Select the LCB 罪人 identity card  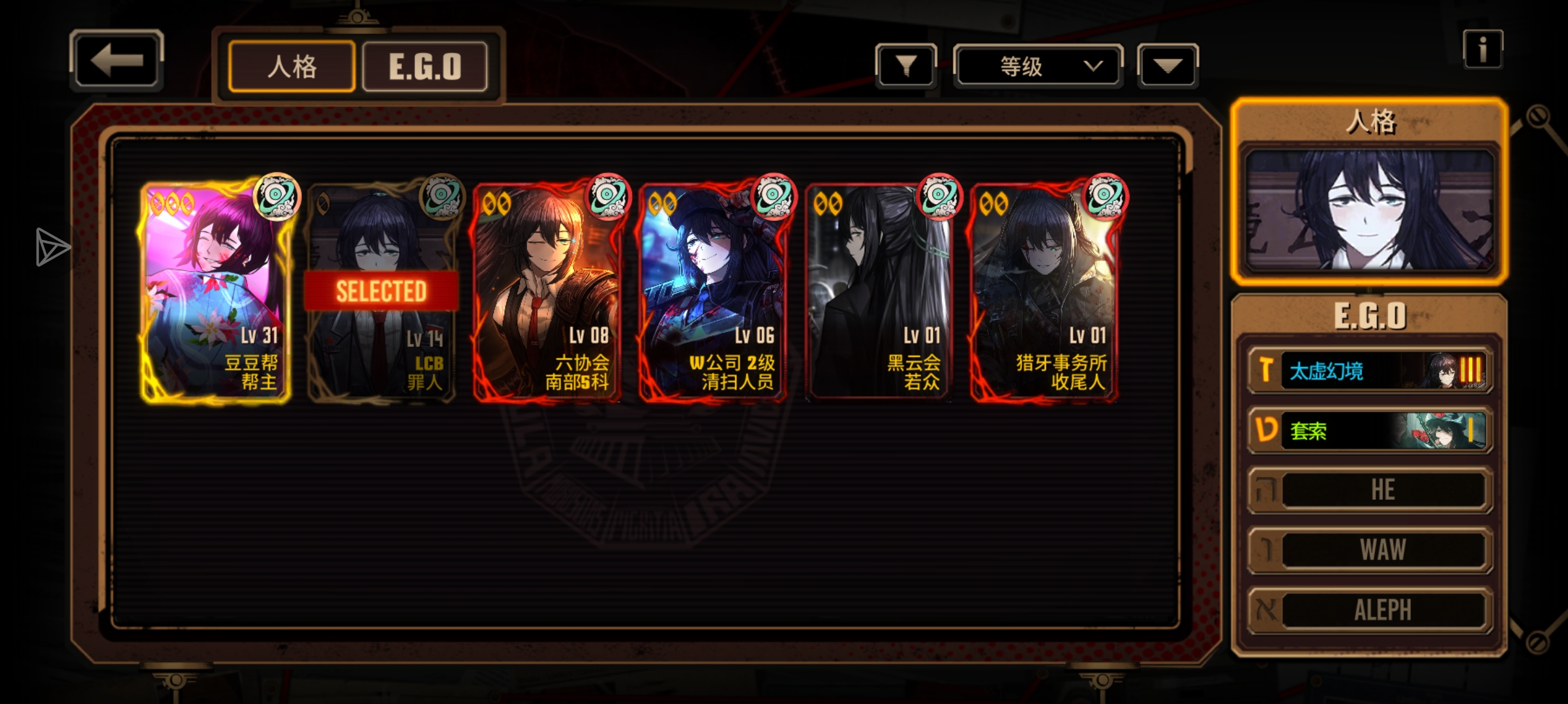pos(382,291)
